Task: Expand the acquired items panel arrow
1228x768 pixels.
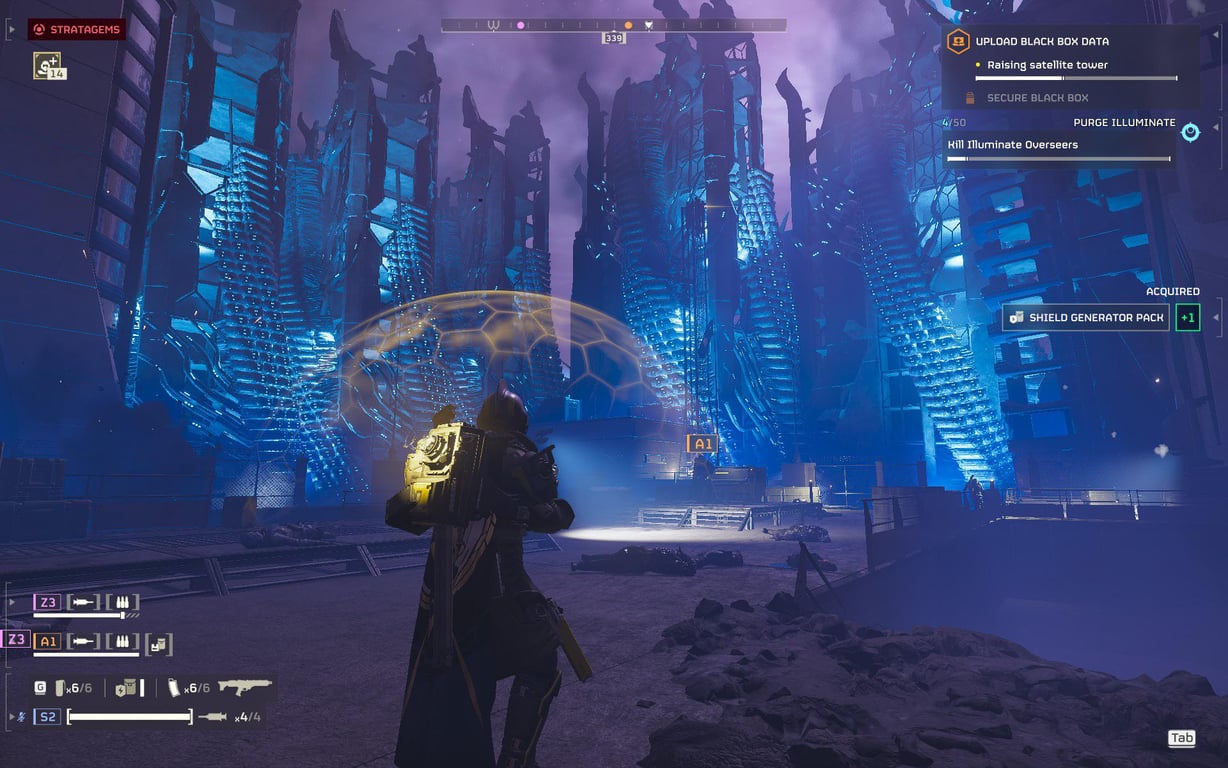Action: (1216, 318)
